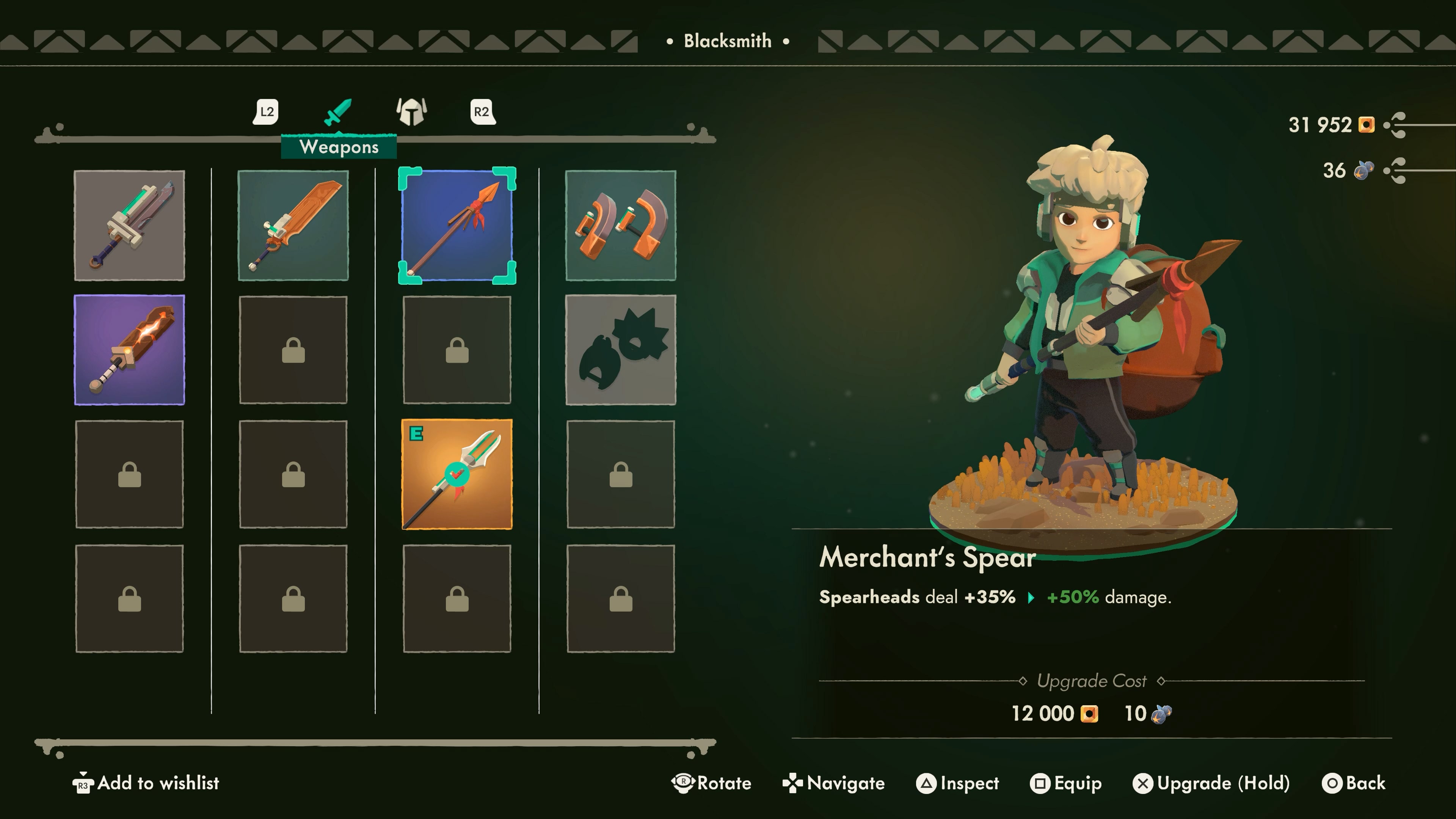Screen dimensions: 1456x819
Task: Add Merchant's Spear to wishlist
Action: pos(148,783)
